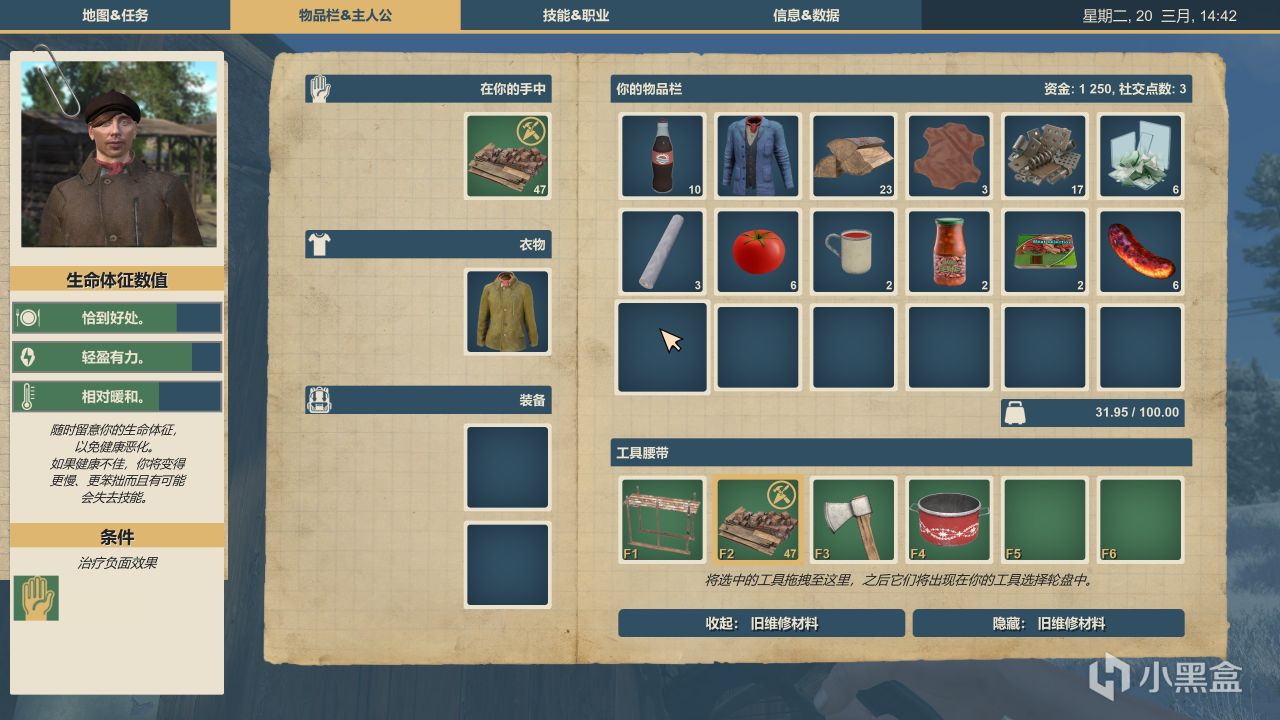Click the 收起 旧维修材料 button

pyautogui.click(x=761, y=623)
